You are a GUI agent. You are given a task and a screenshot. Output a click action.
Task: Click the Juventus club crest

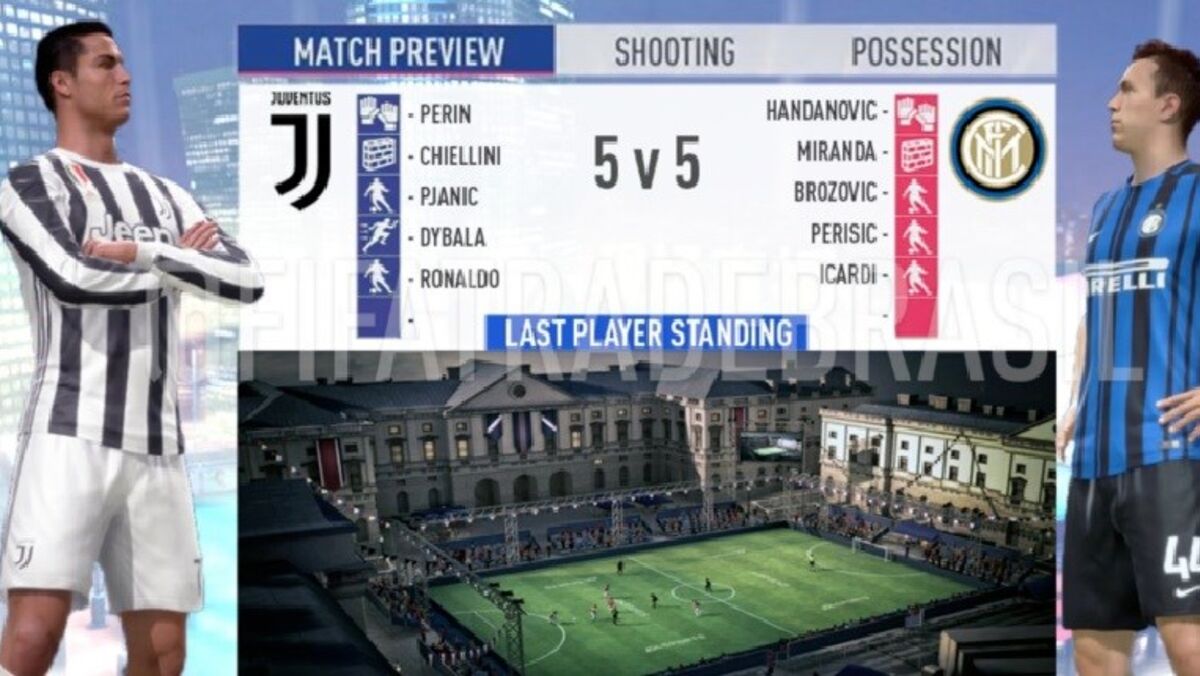tap(301, 151)
